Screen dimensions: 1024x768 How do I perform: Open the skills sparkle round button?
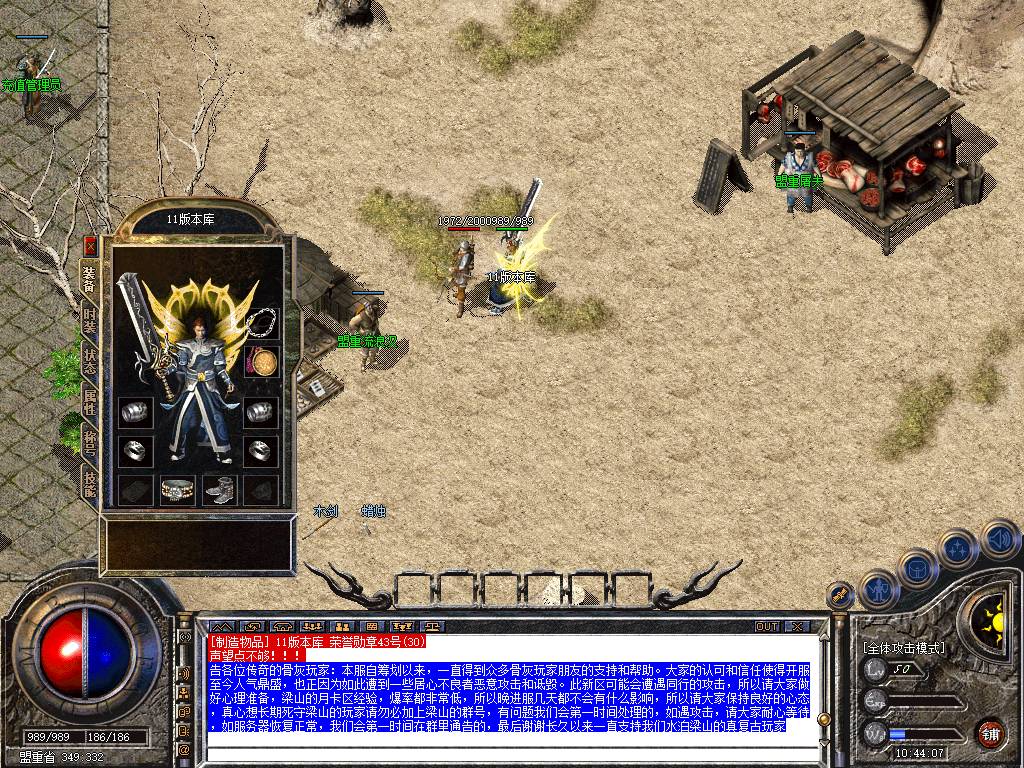[957, 549]
